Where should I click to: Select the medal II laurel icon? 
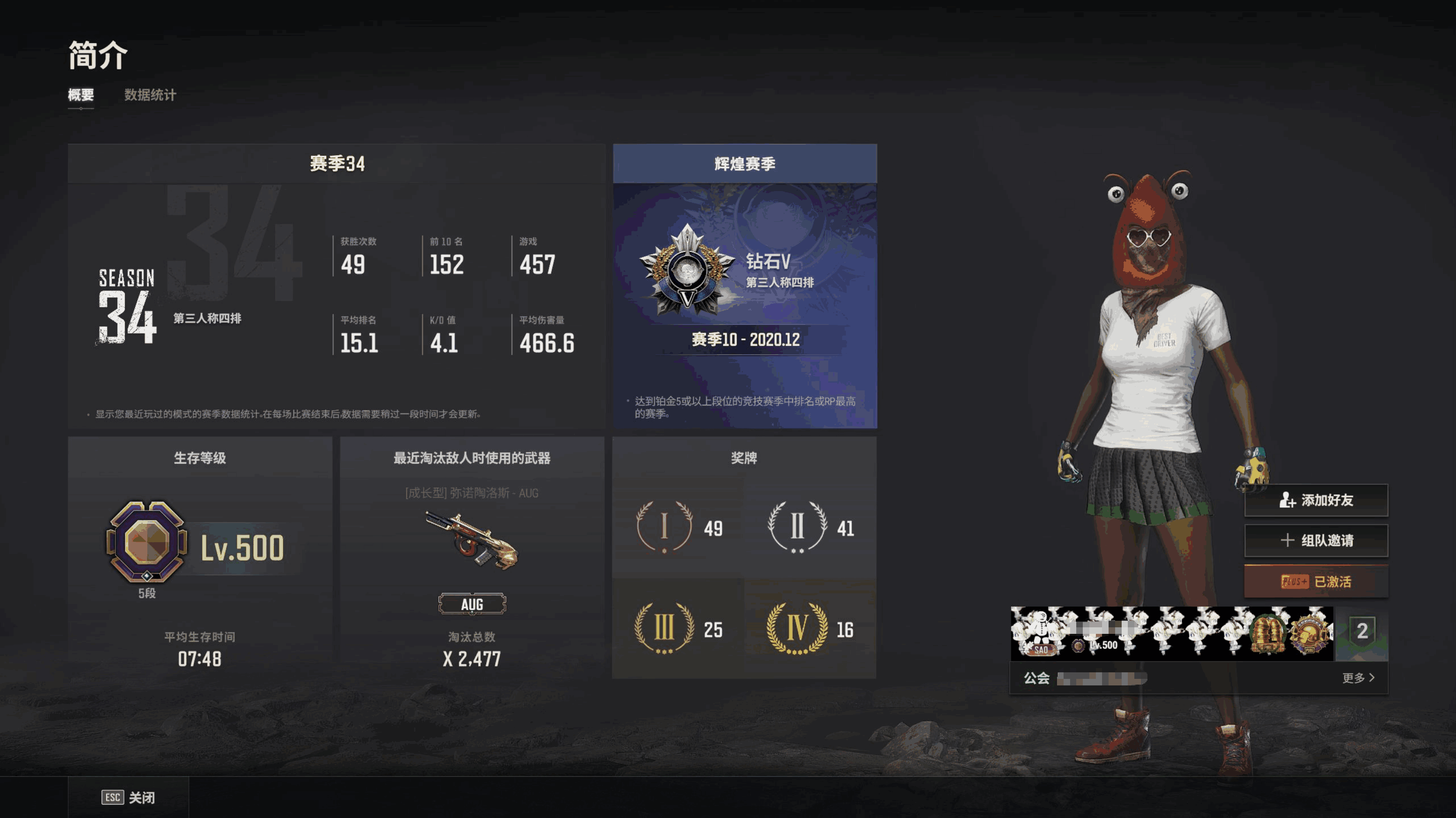(x=797, y=527)
